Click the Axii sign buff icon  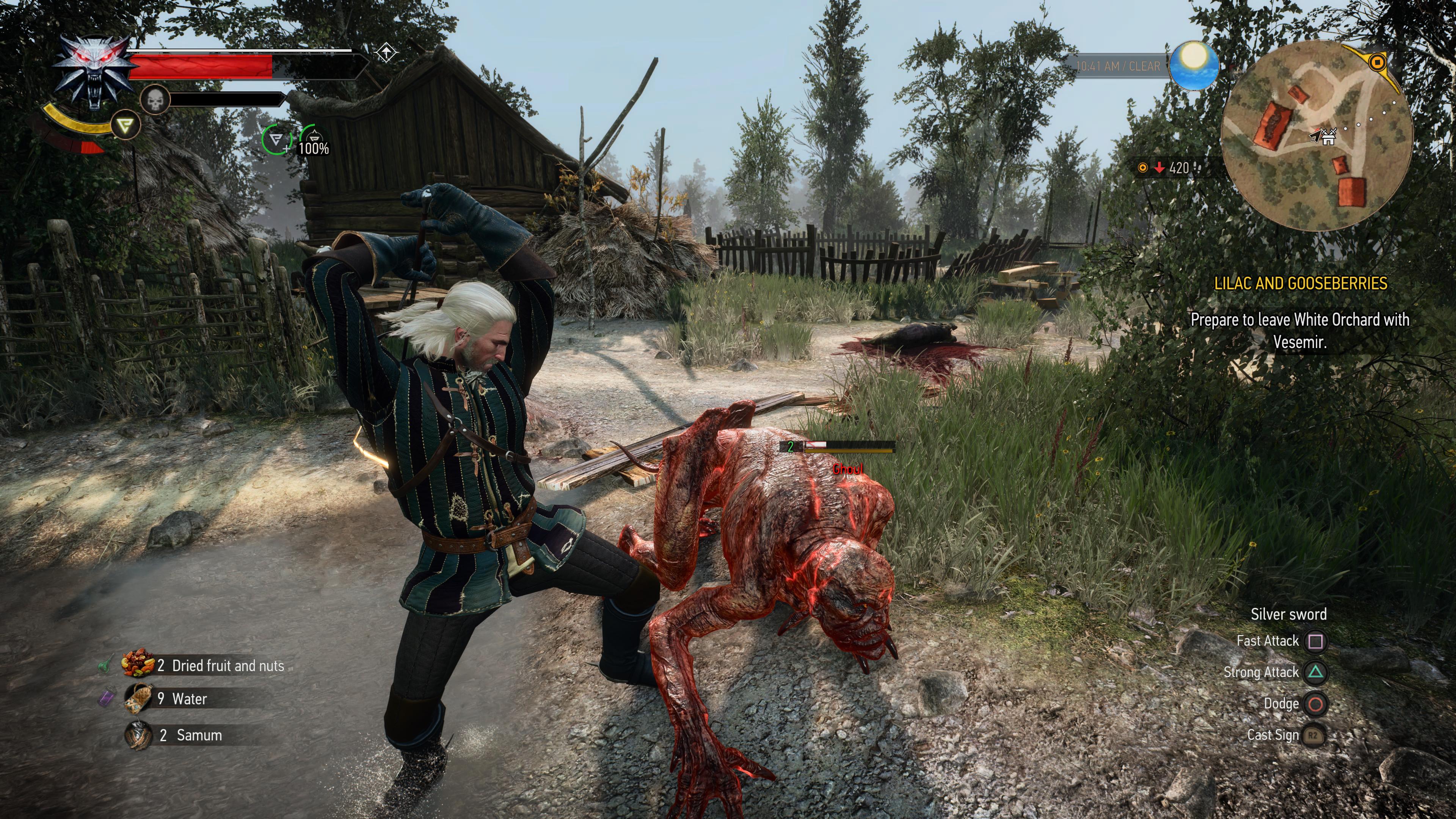[276, 139]
